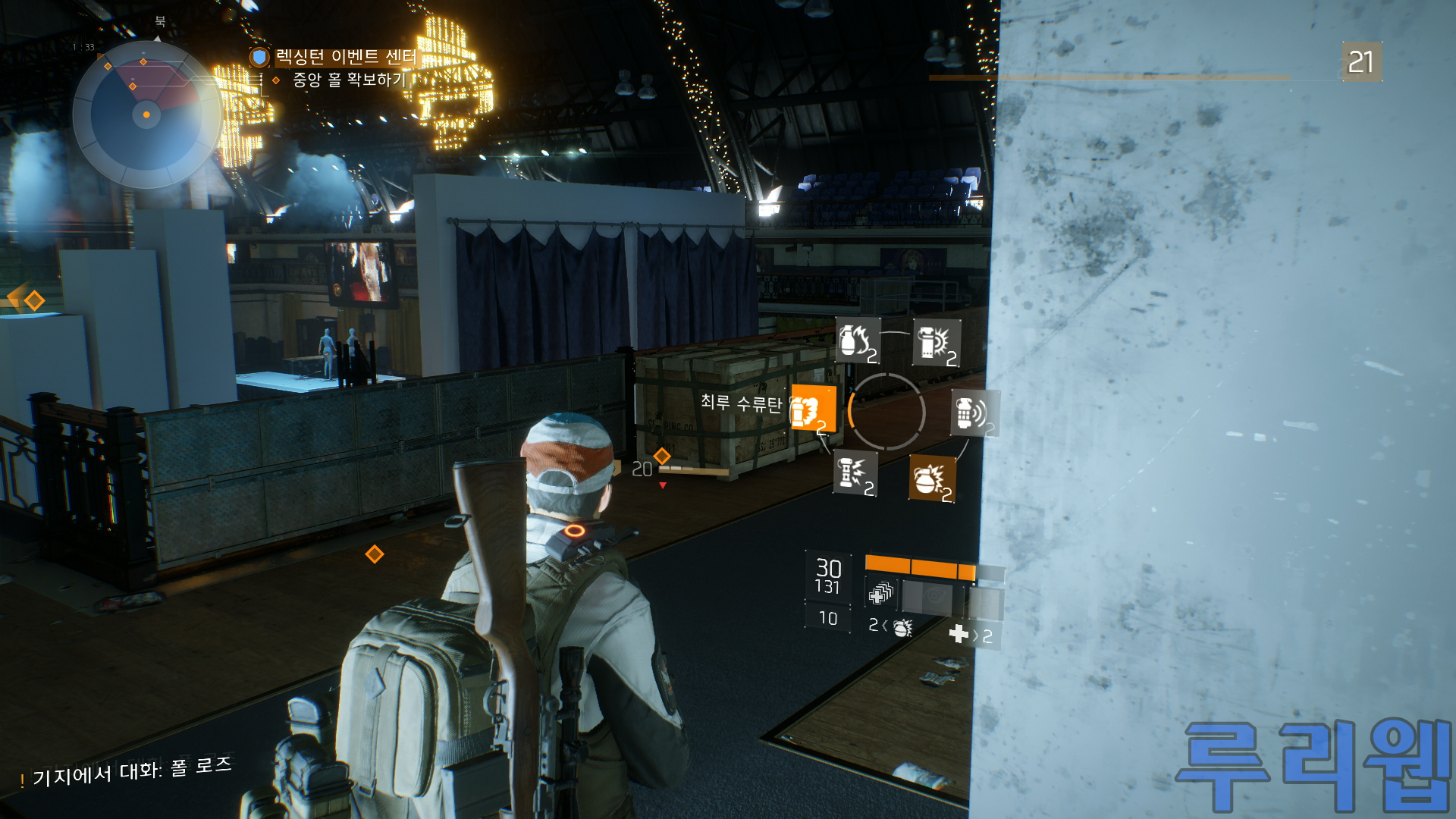1456x819 pixels.
Task: Select the flashbang grenade in the wheel
Action: click(936, 343)
